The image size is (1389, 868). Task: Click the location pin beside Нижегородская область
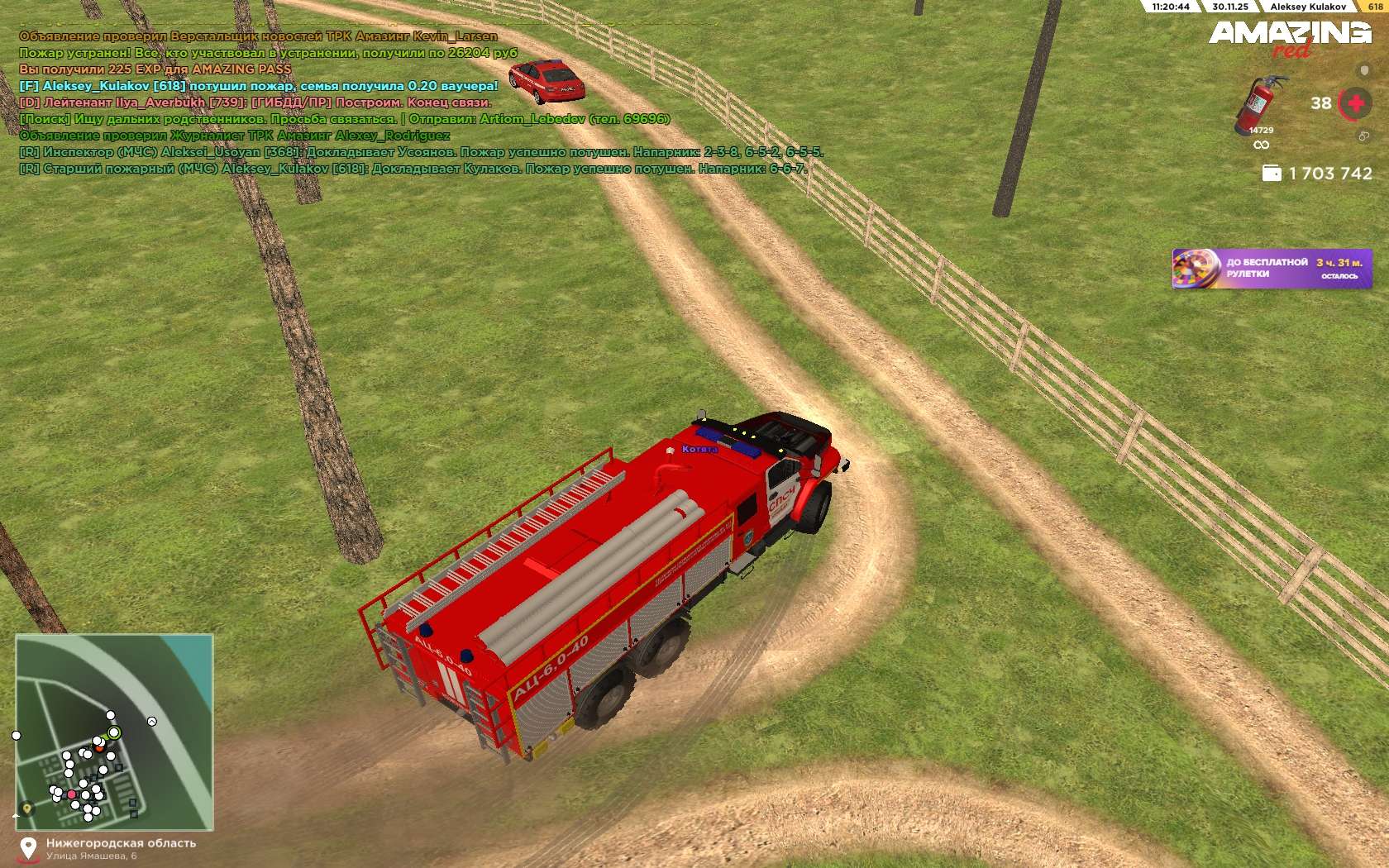click(x=29, y=848)
